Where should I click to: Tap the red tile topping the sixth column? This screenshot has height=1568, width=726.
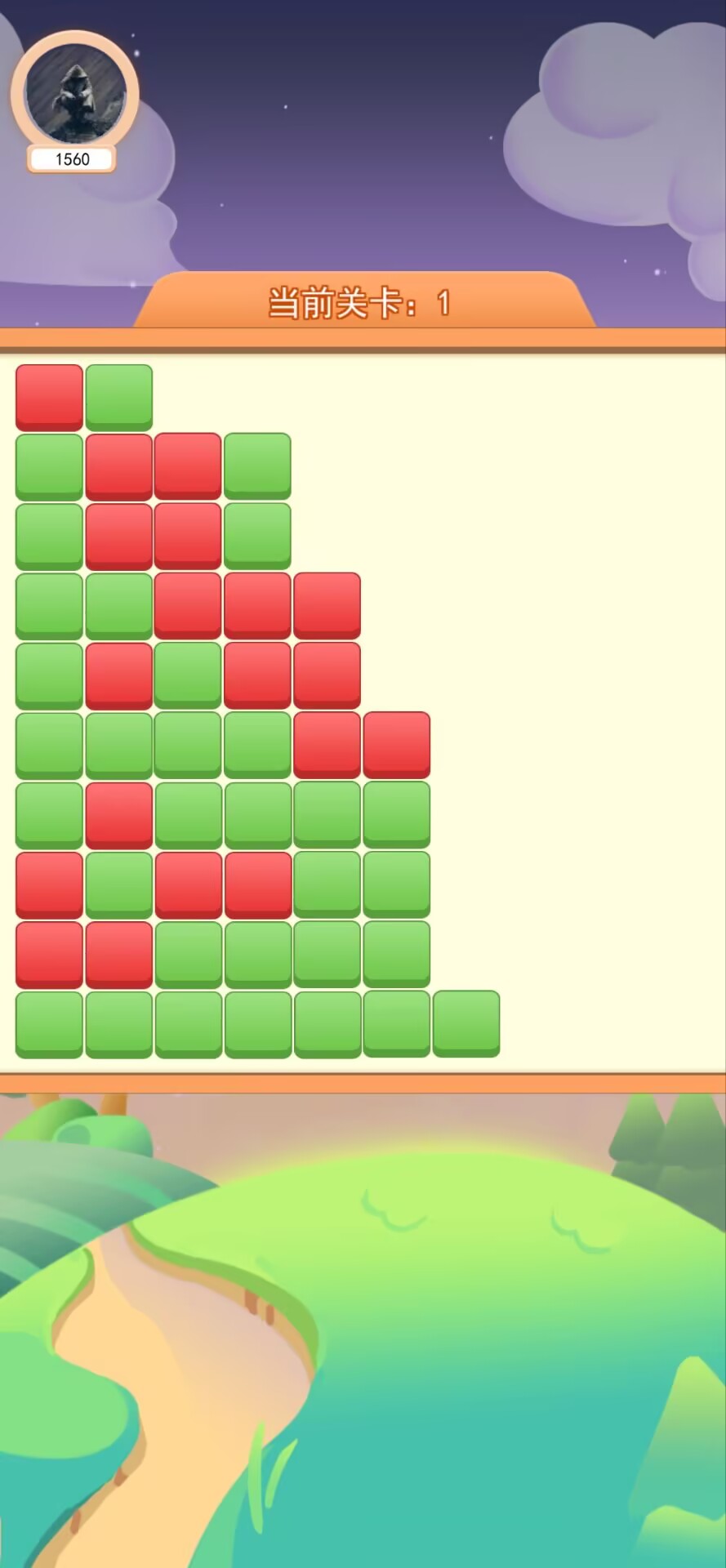(396, 745)
